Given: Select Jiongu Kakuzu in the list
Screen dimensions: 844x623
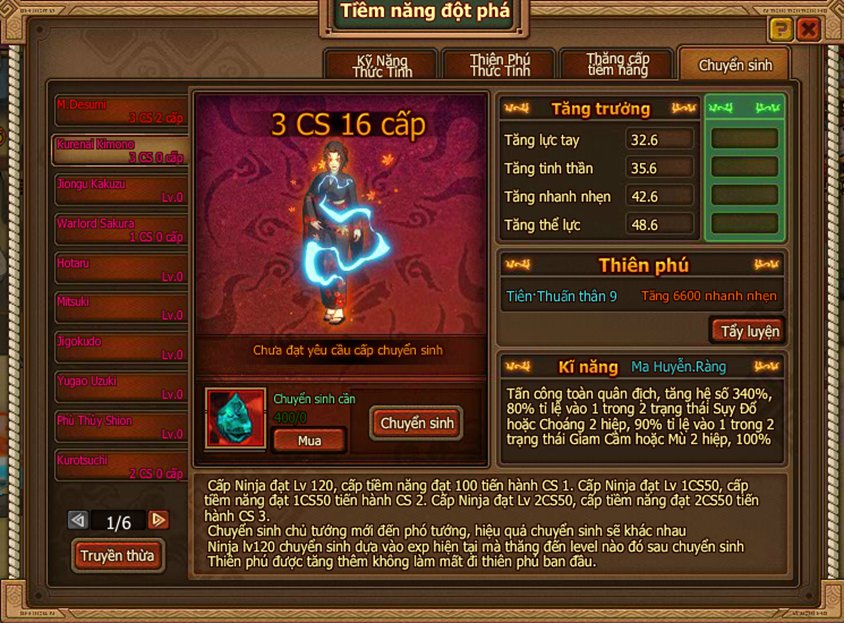Looking at the screenshot, I should (121, 190).
